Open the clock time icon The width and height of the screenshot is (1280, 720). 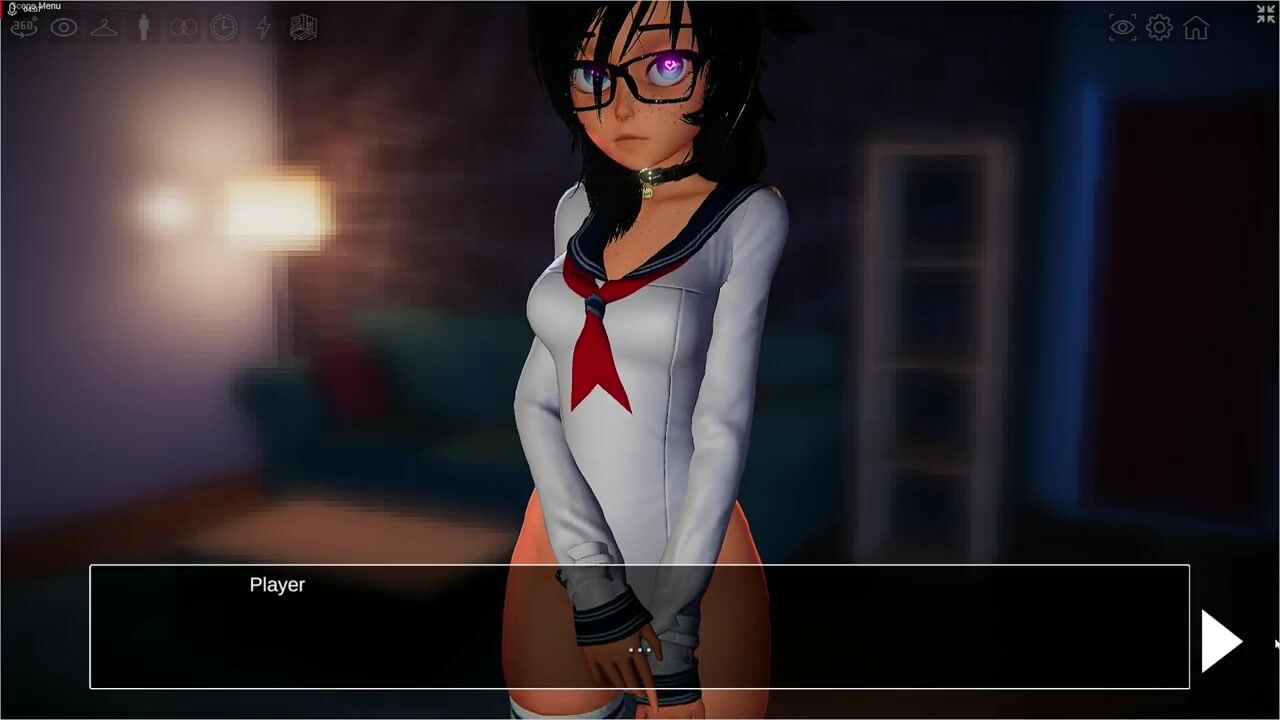point(224,28)
